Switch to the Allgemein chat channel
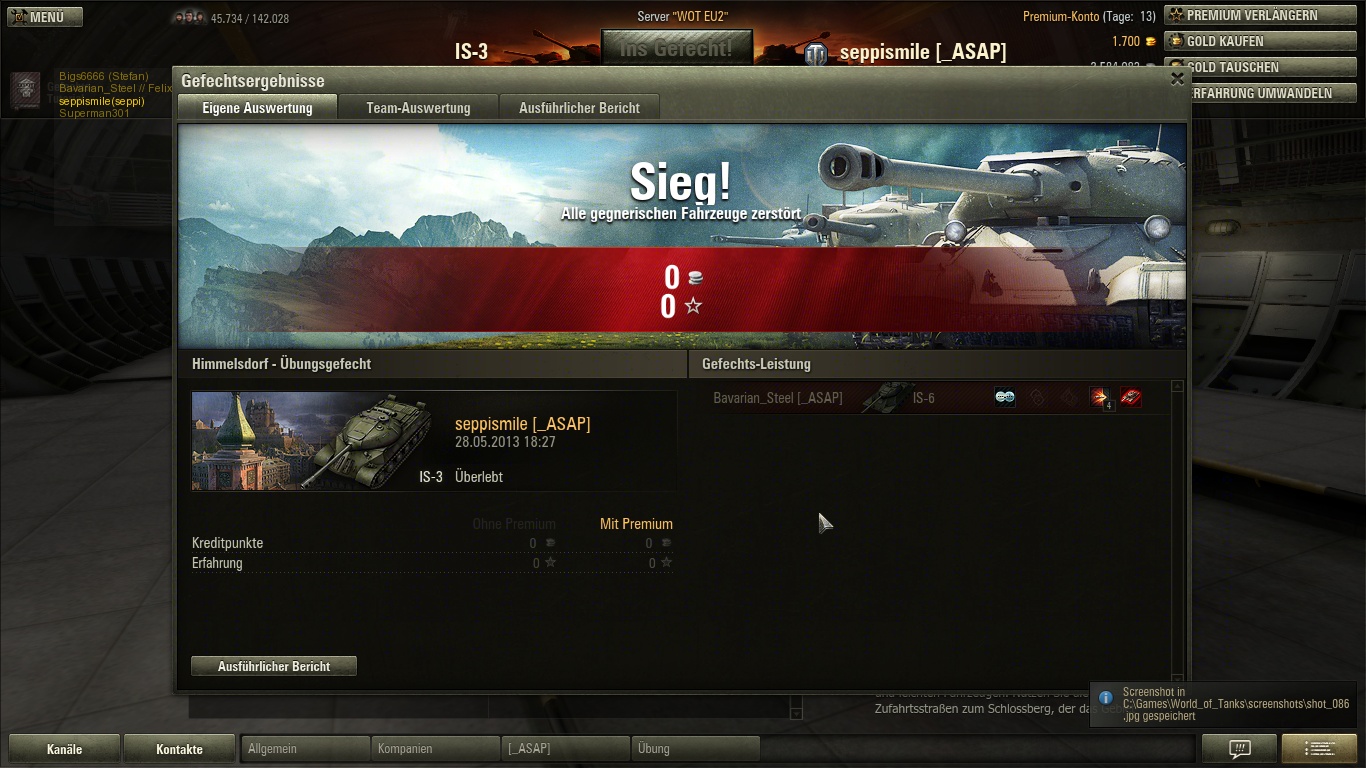This screenshot has width=1366, height=768. click(x=305, y=749)
